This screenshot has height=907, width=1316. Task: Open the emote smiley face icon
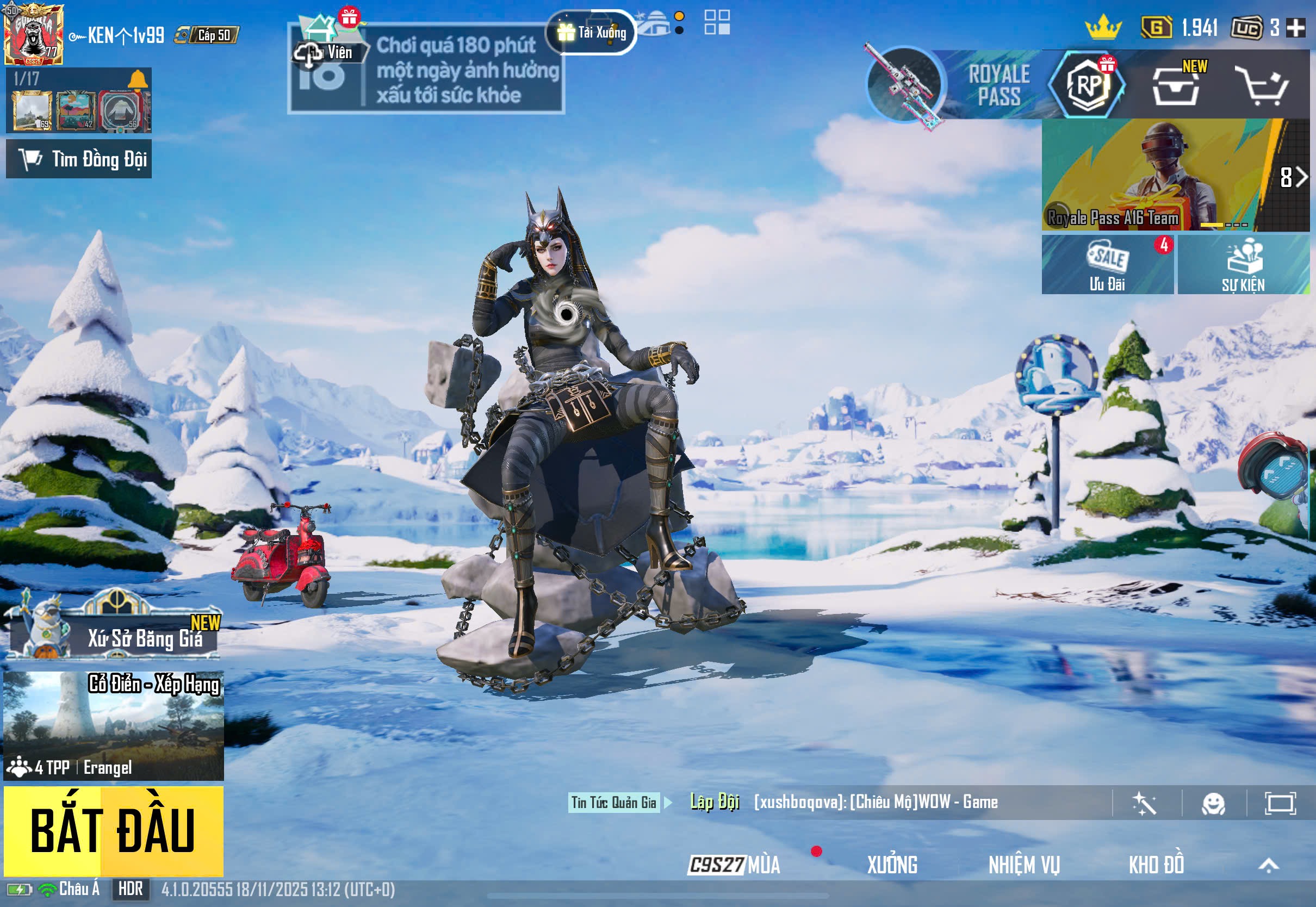click(x=1213, y=804)
